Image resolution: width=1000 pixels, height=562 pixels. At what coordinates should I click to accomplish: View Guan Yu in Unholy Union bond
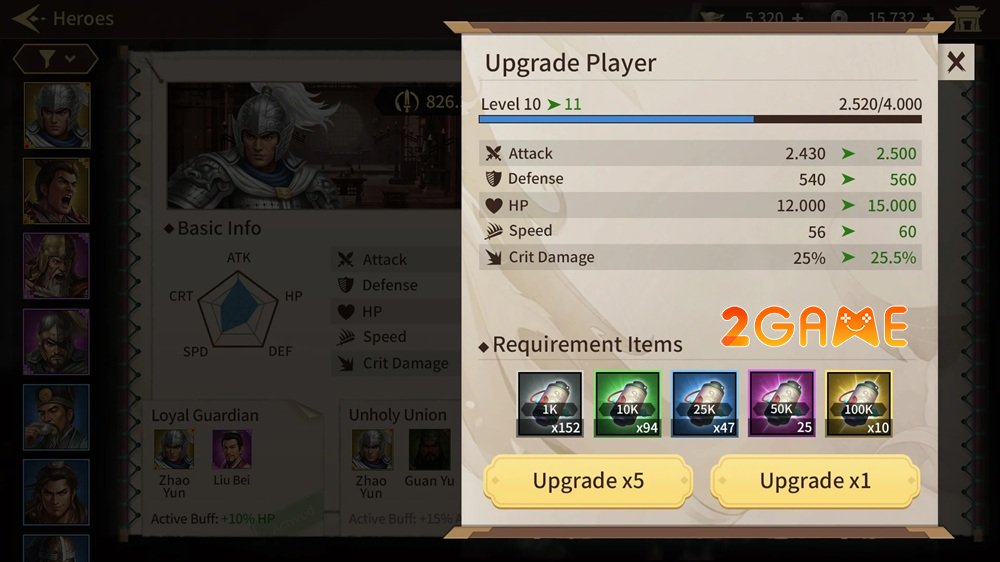point(430,450)
